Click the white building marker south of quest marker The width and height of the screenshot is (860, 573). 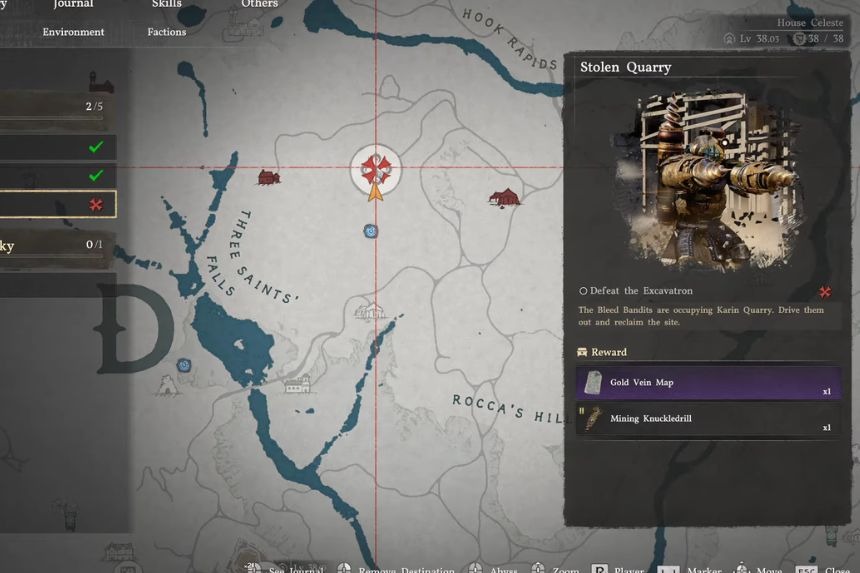(x=371, y=311)
